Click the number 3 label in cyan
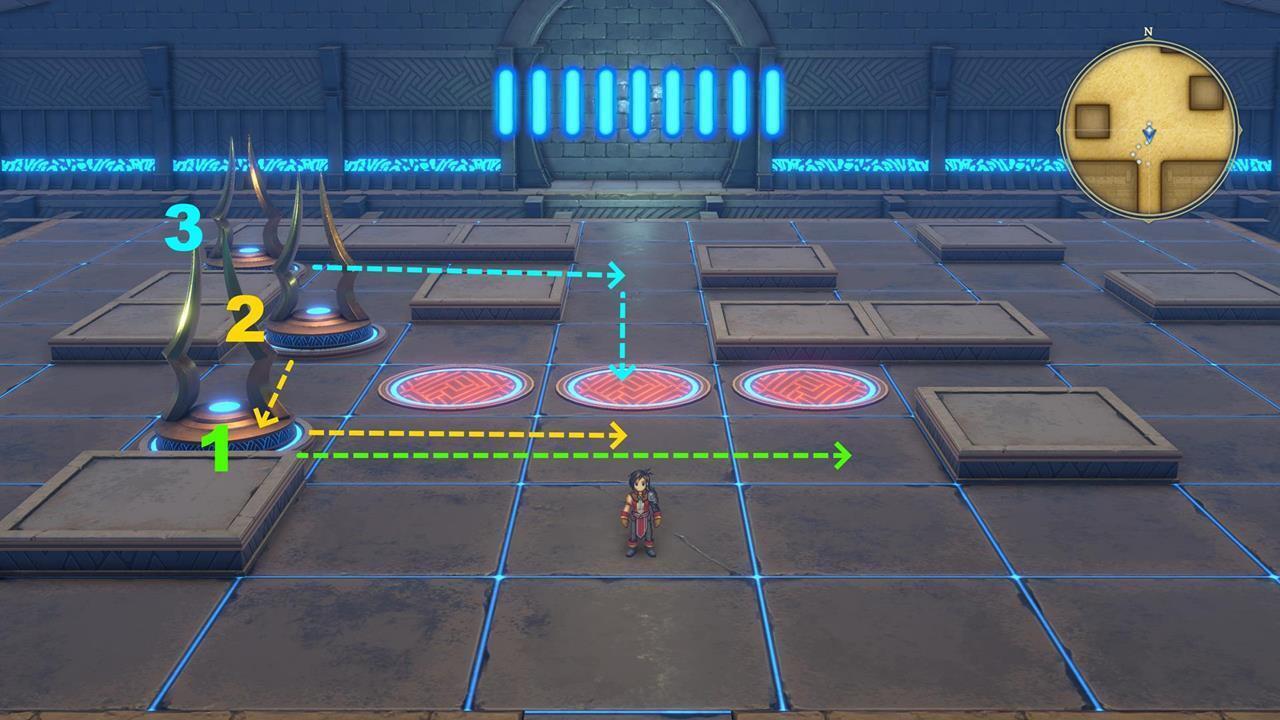 185,228
